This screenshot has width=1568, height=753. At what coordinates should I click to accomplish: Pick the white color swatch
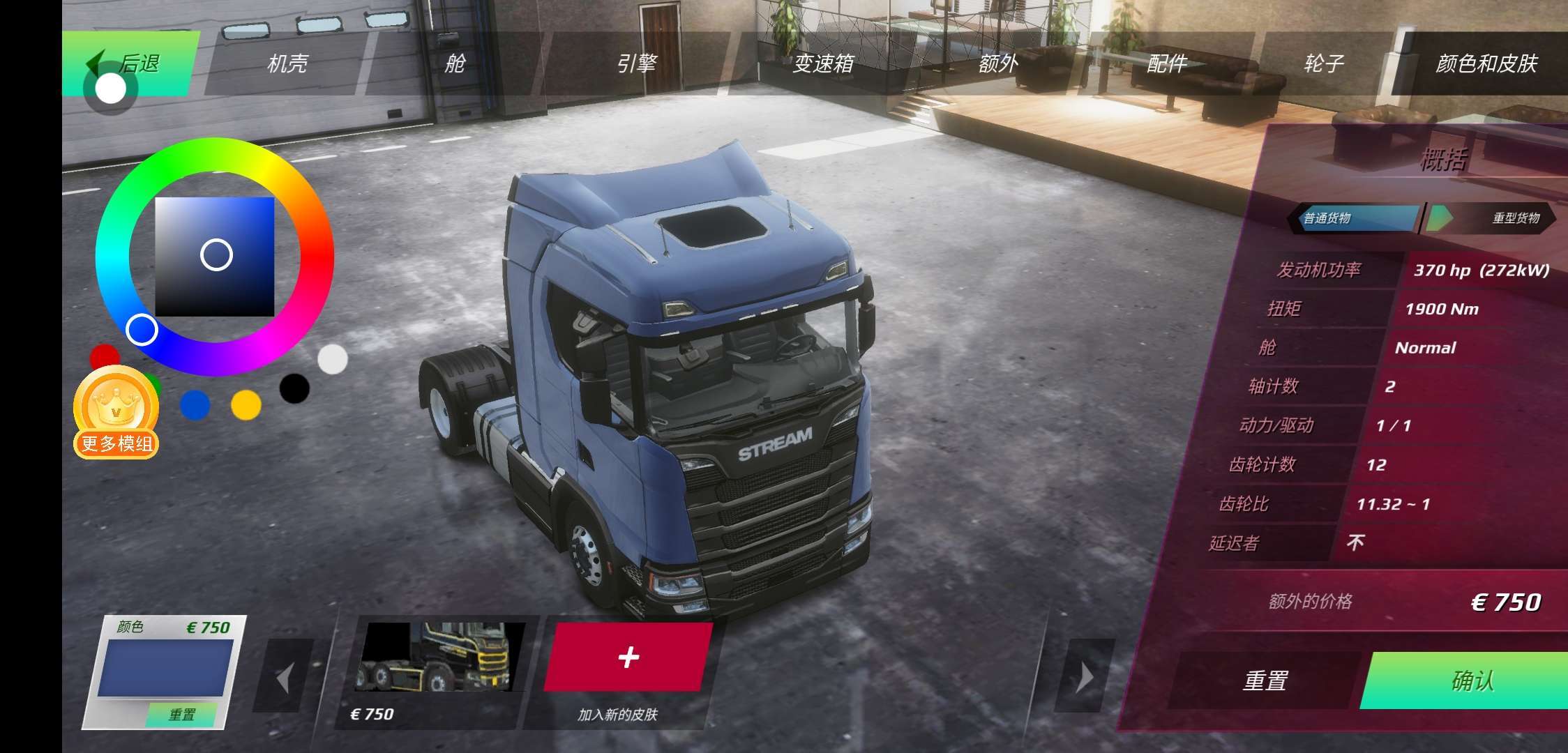333,359
